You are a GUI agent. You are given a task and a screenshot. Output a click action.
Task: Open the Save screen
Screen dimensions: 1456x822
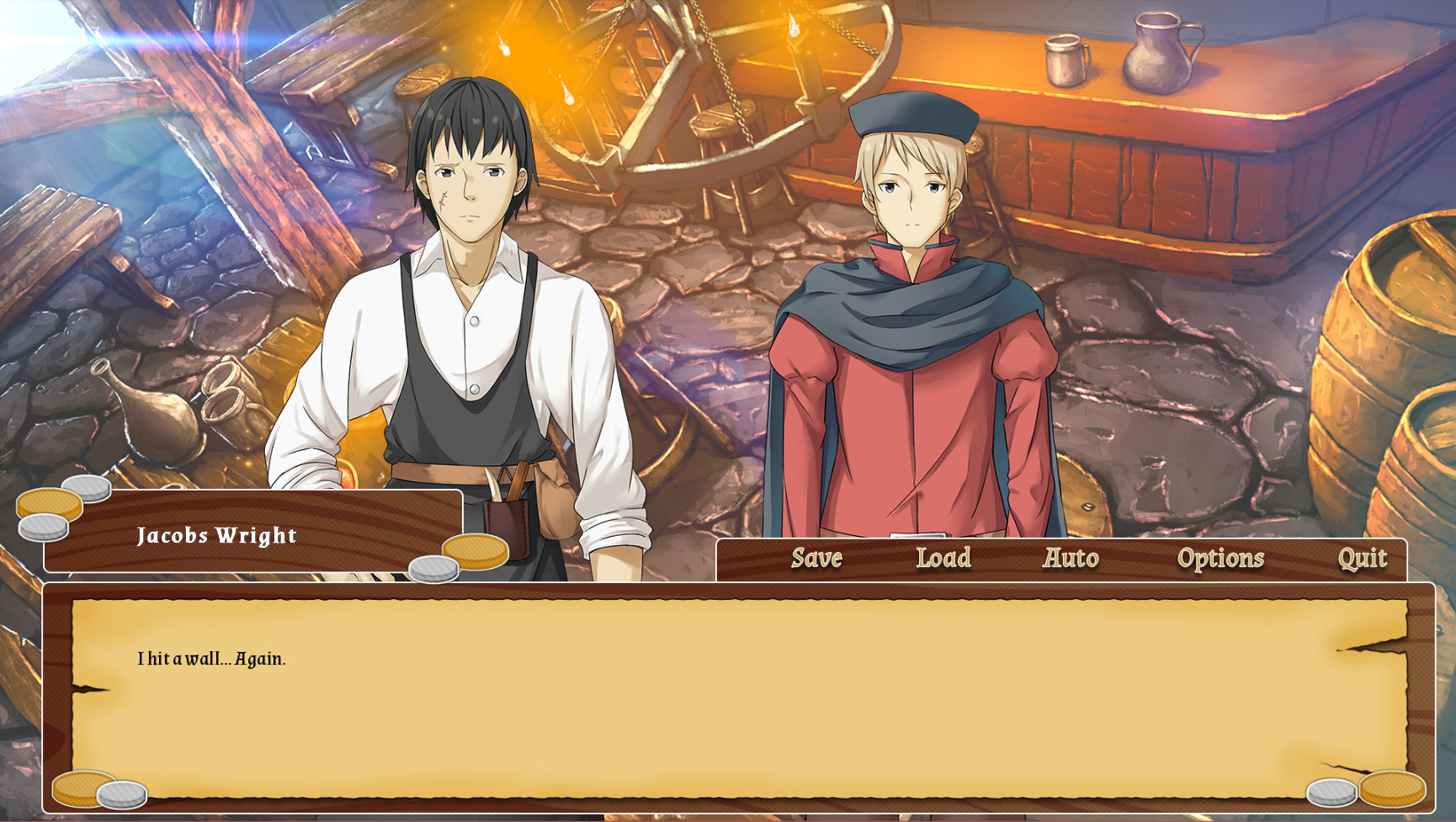[815, 558]
